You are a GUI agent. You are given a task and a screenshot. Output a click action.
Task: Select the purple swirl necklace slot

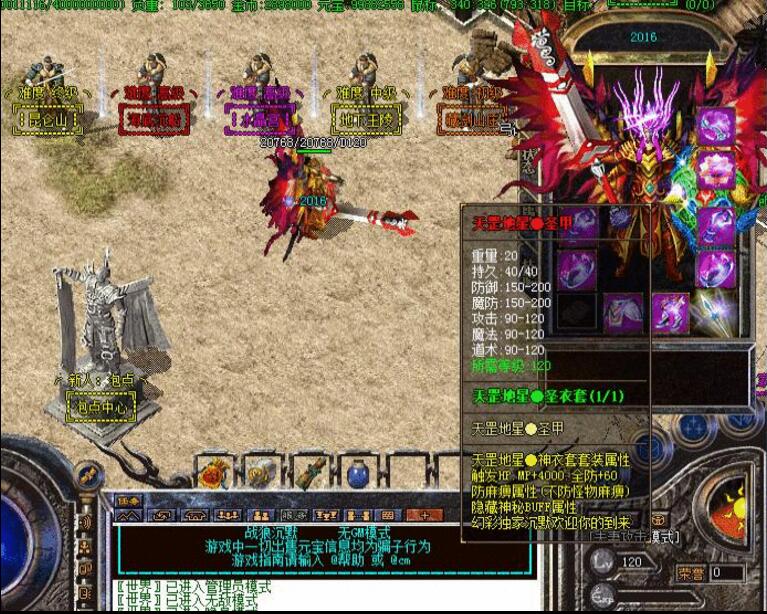click(x=715, y=126)
